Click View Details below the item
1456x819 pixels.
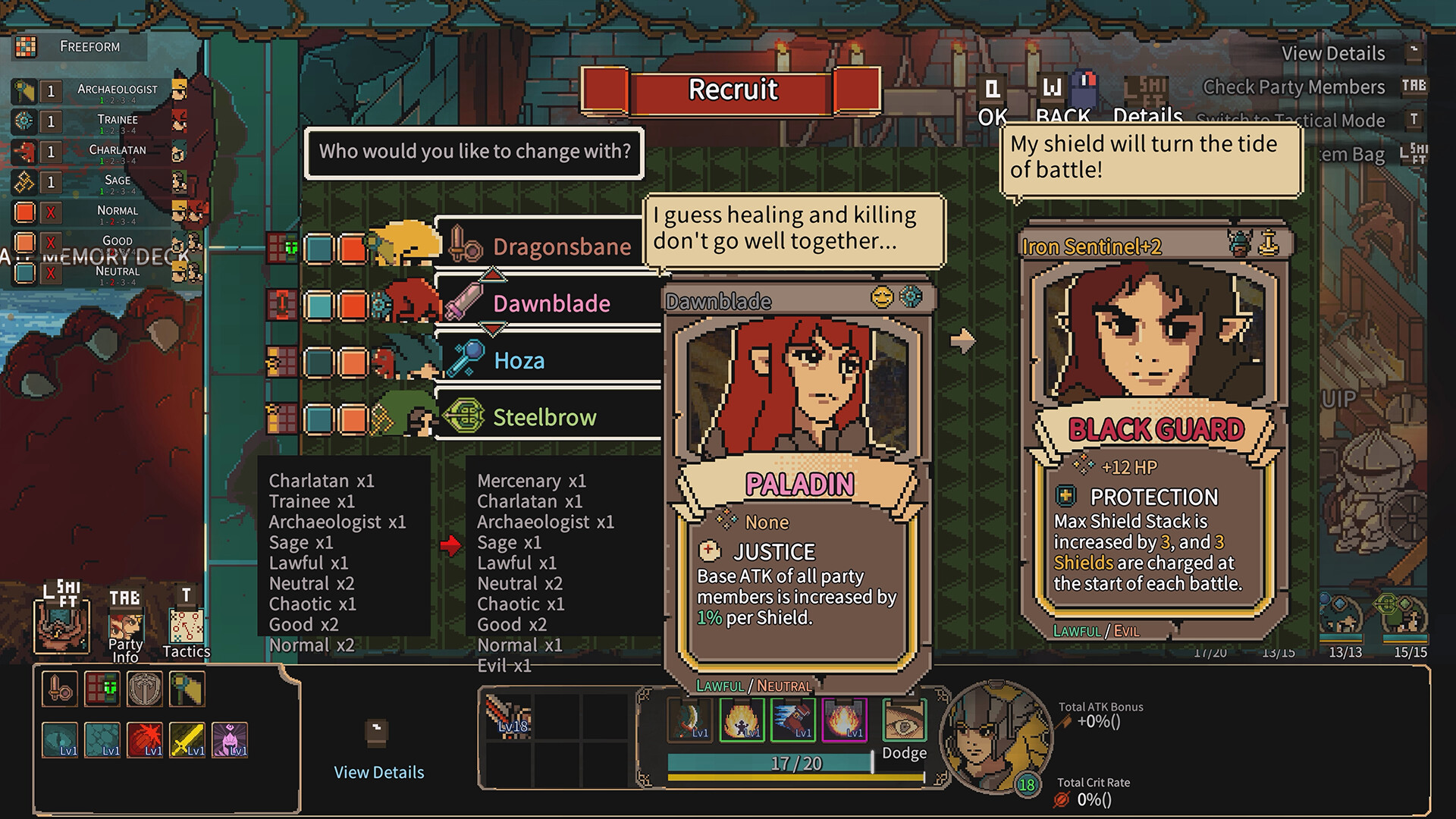tap(379, 772)
